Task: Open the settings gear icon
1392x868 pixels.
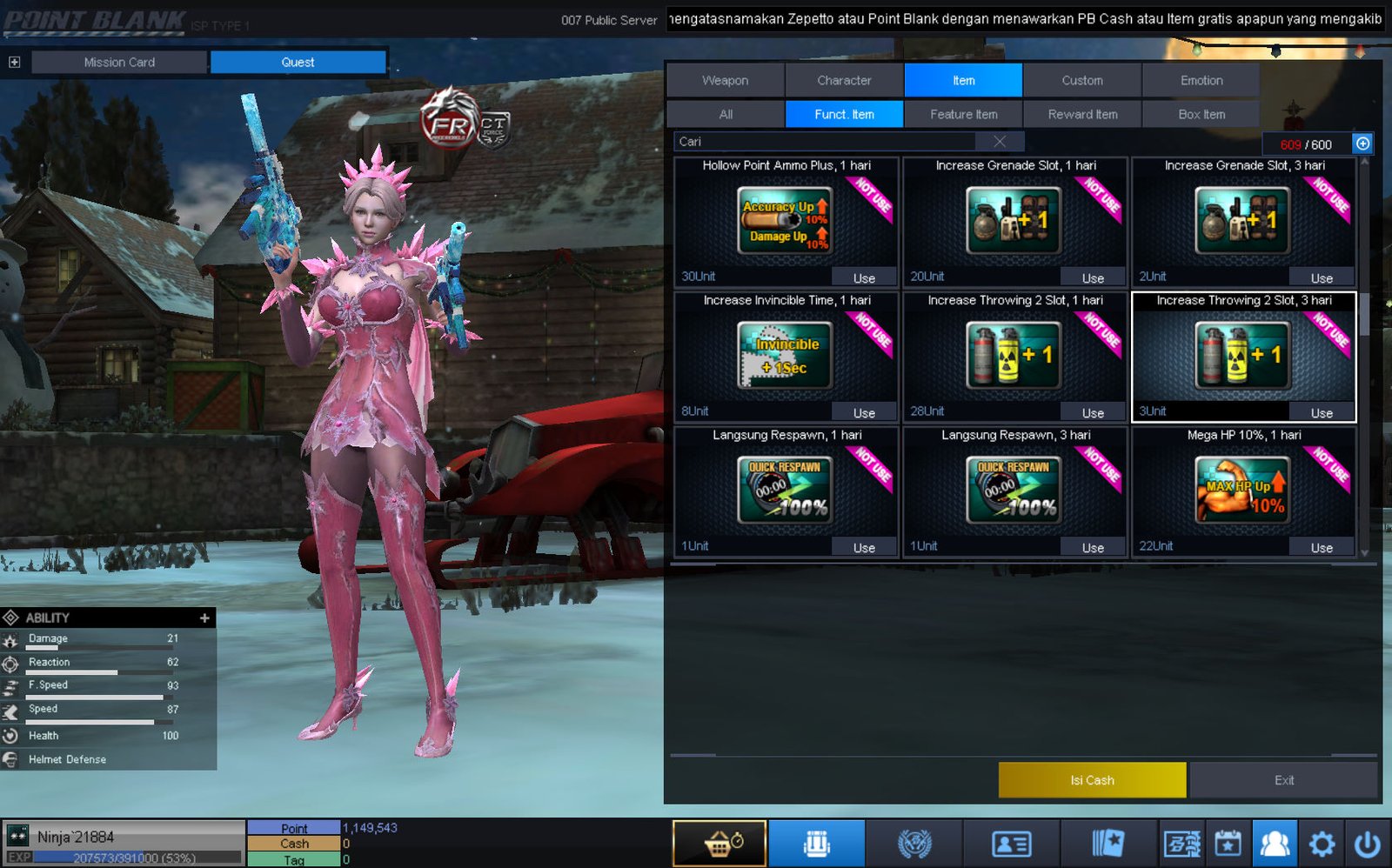Action: pos(1322,844)
